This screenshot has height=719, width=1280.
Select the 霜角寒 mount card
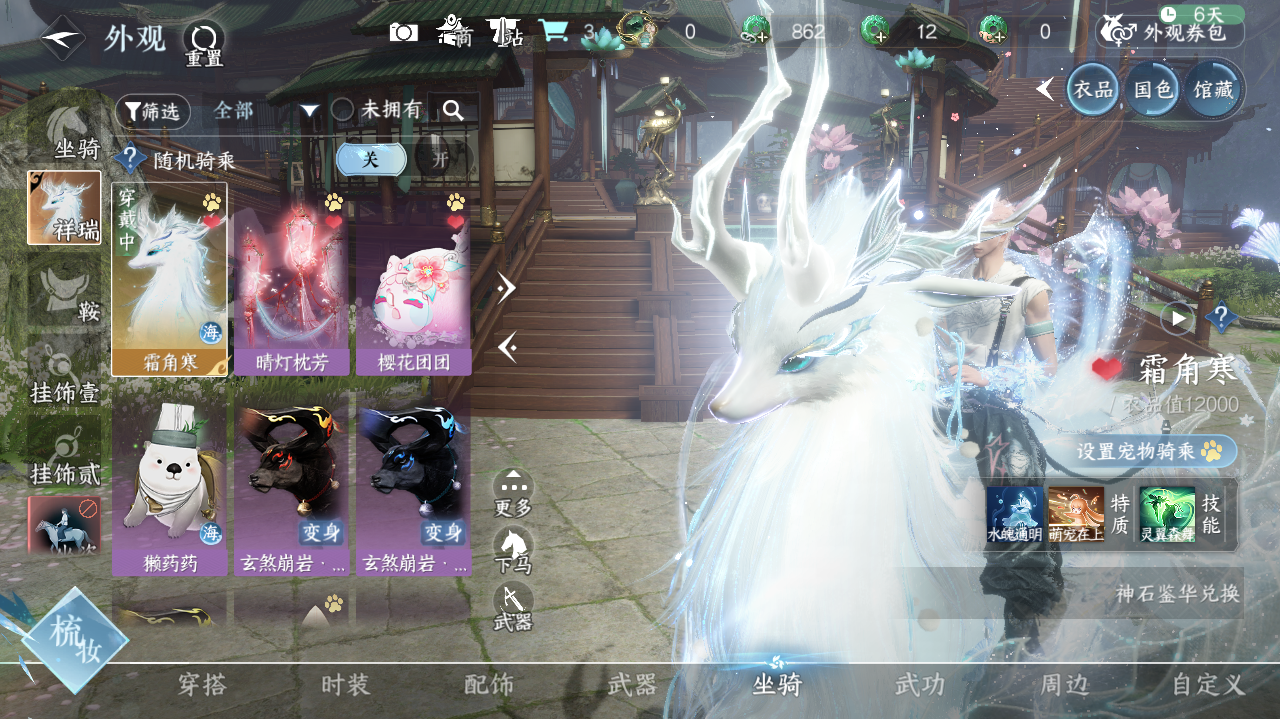tap(170, 279)
